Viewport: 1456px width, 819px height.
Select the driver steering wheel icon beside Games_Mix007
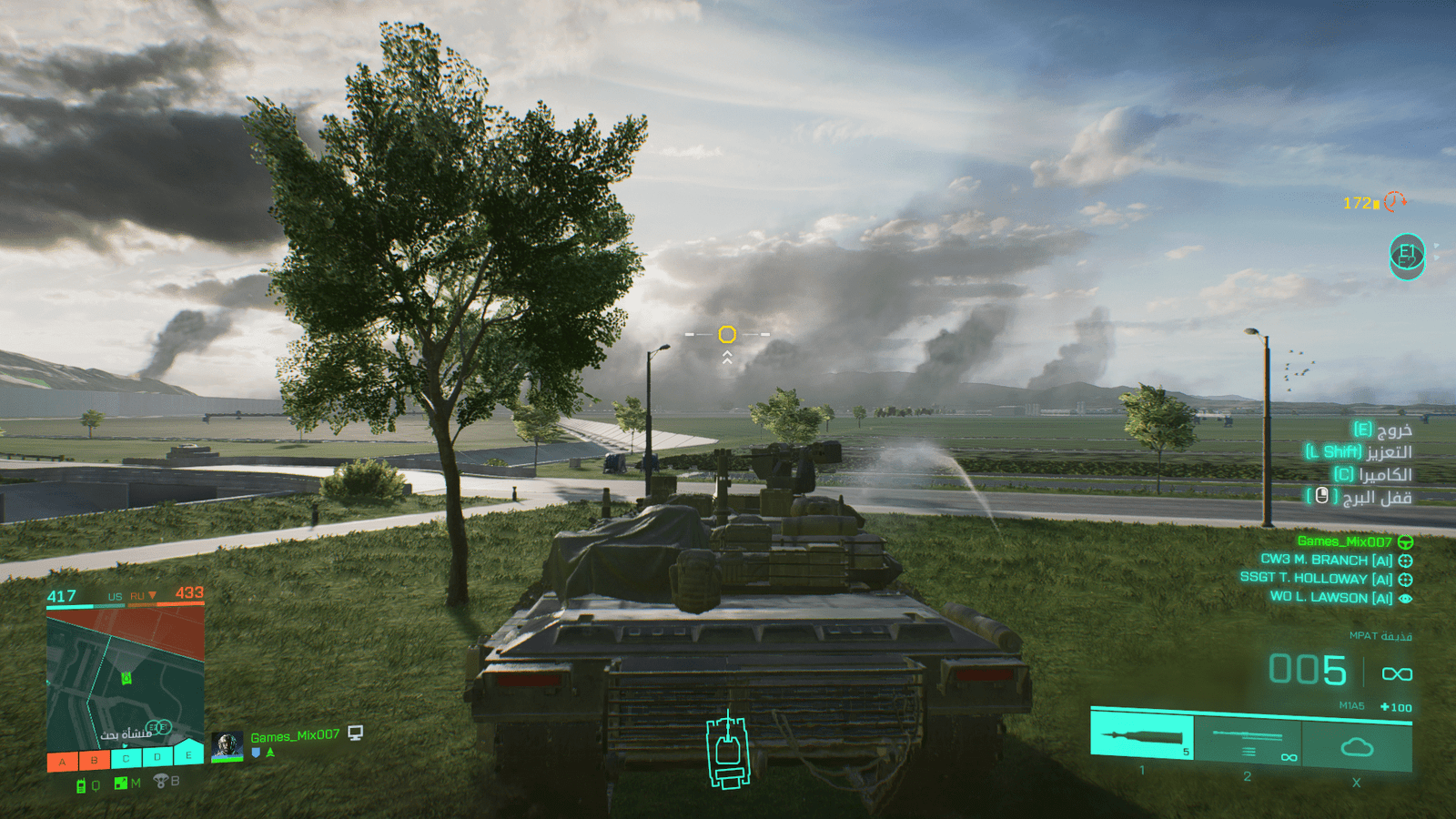(x=1407, y=542)
